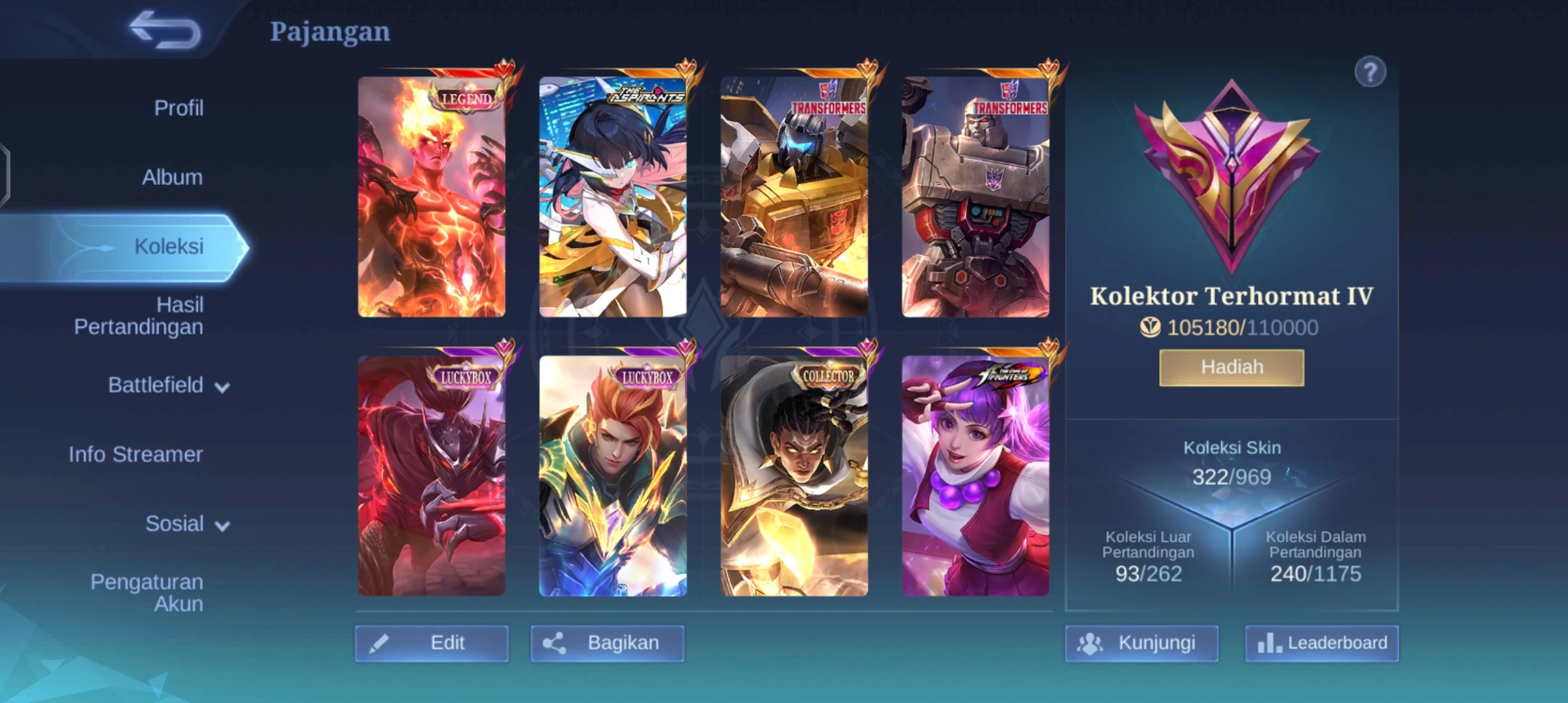1568x703 pixels.
Task: Click the Edit showcase button
Action: pos(432,643)
